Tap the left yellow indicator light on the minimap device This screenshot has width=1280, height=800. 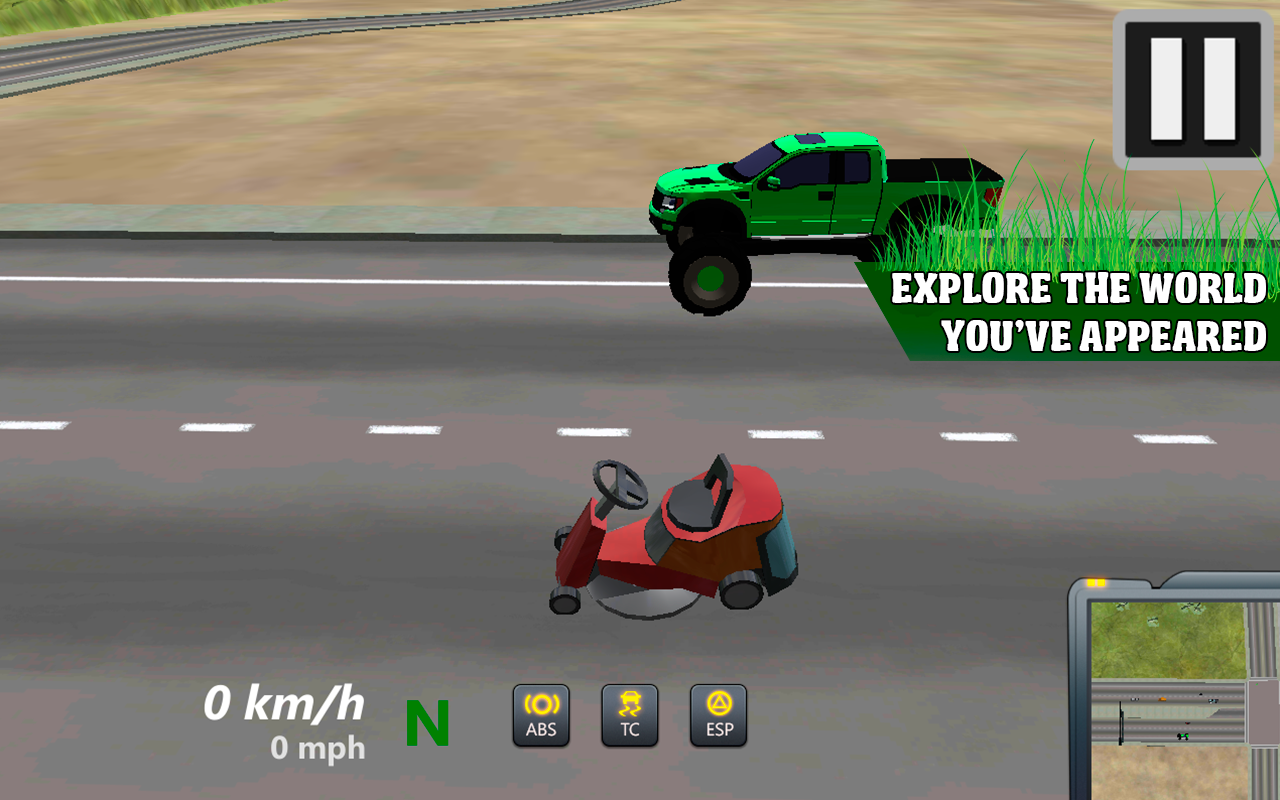[1091, 582]
